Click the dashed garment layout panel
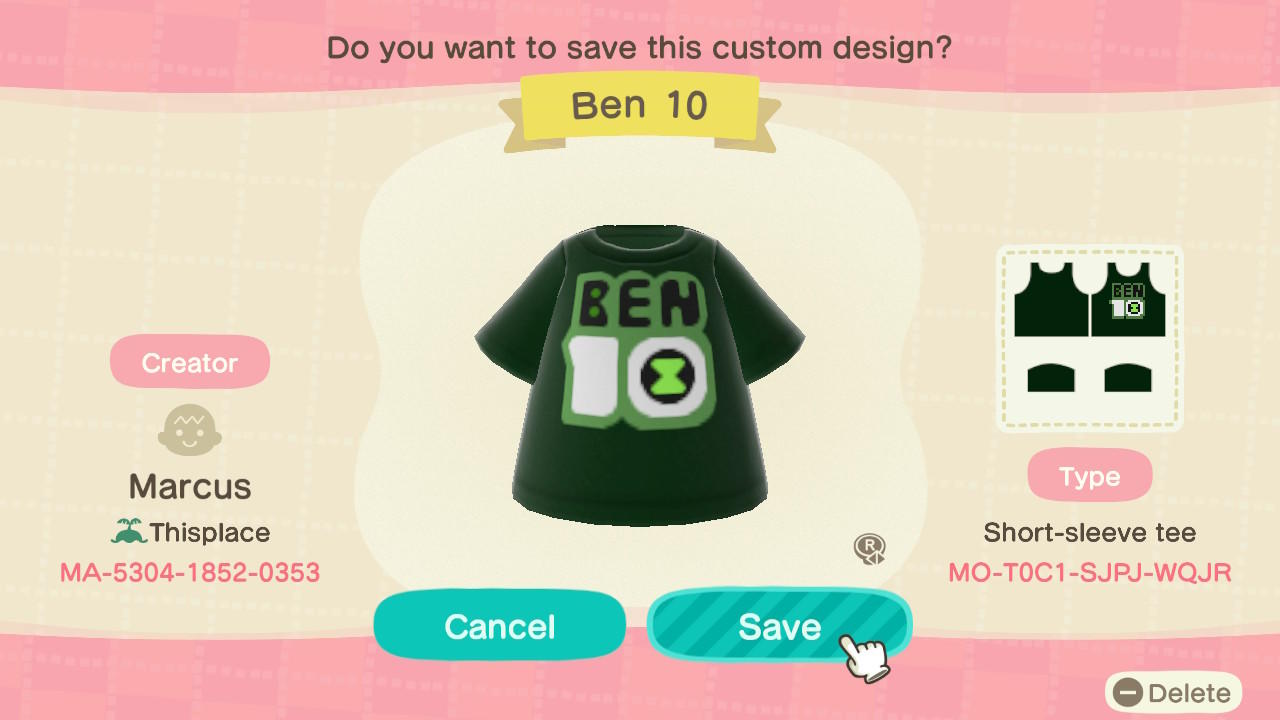The width and height of the screenshot is (1280, 720). coord(1089,338)
